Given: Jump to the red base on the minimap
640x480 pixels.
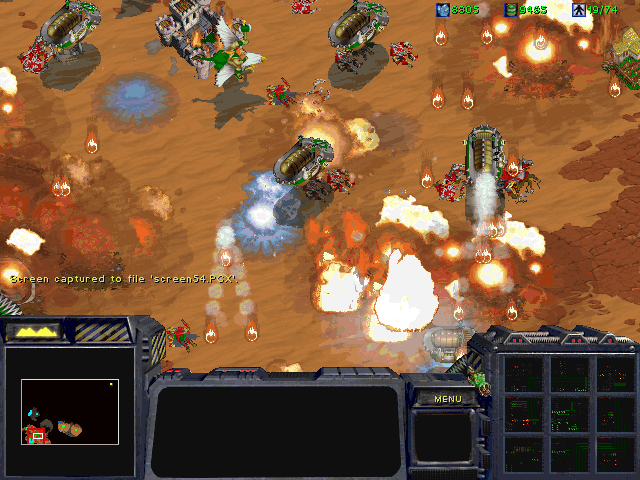Looking at the screenshot, I should 38,434.
